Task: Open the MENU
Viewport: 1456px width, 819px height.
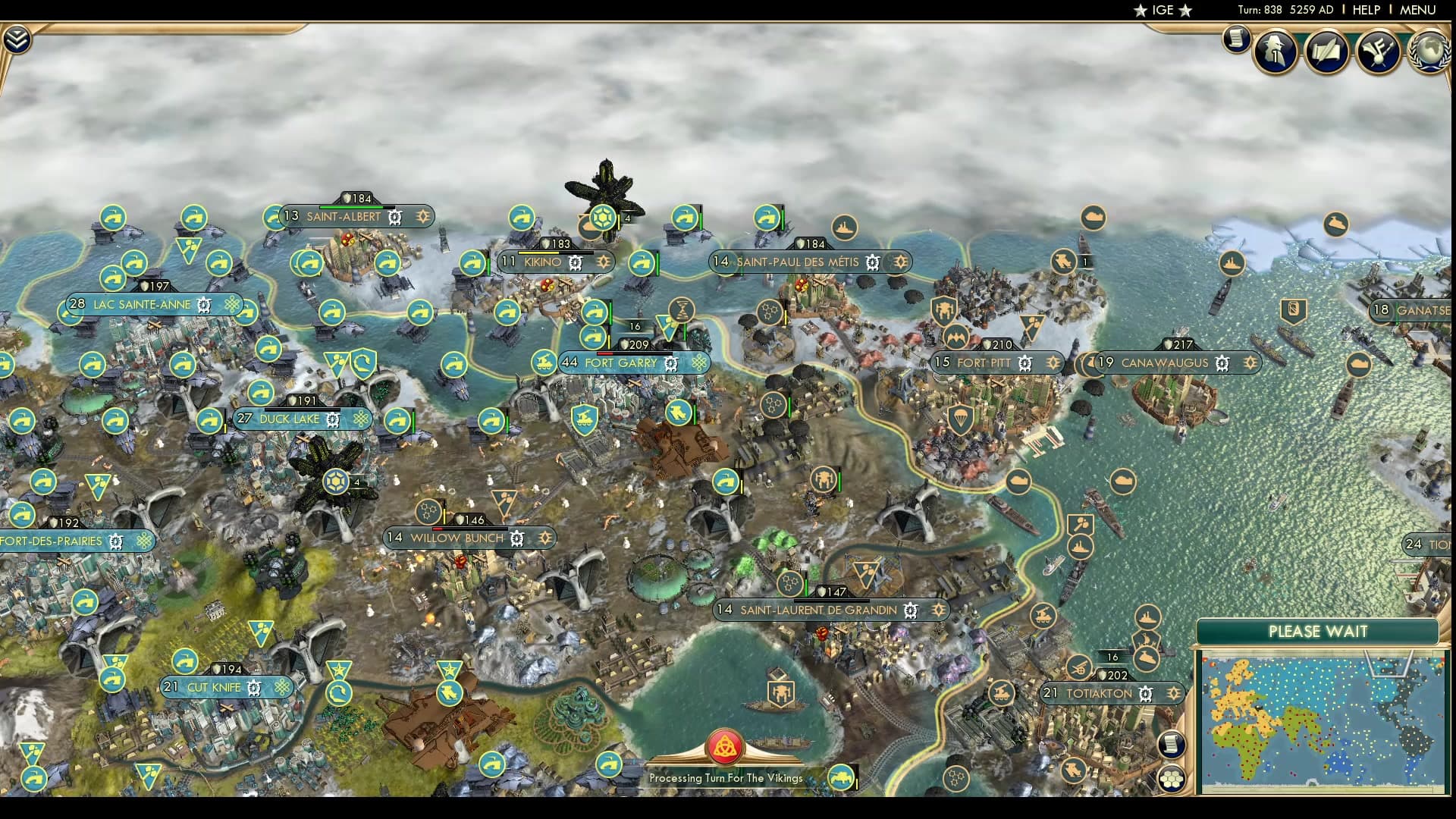Action: point(1420,11)
